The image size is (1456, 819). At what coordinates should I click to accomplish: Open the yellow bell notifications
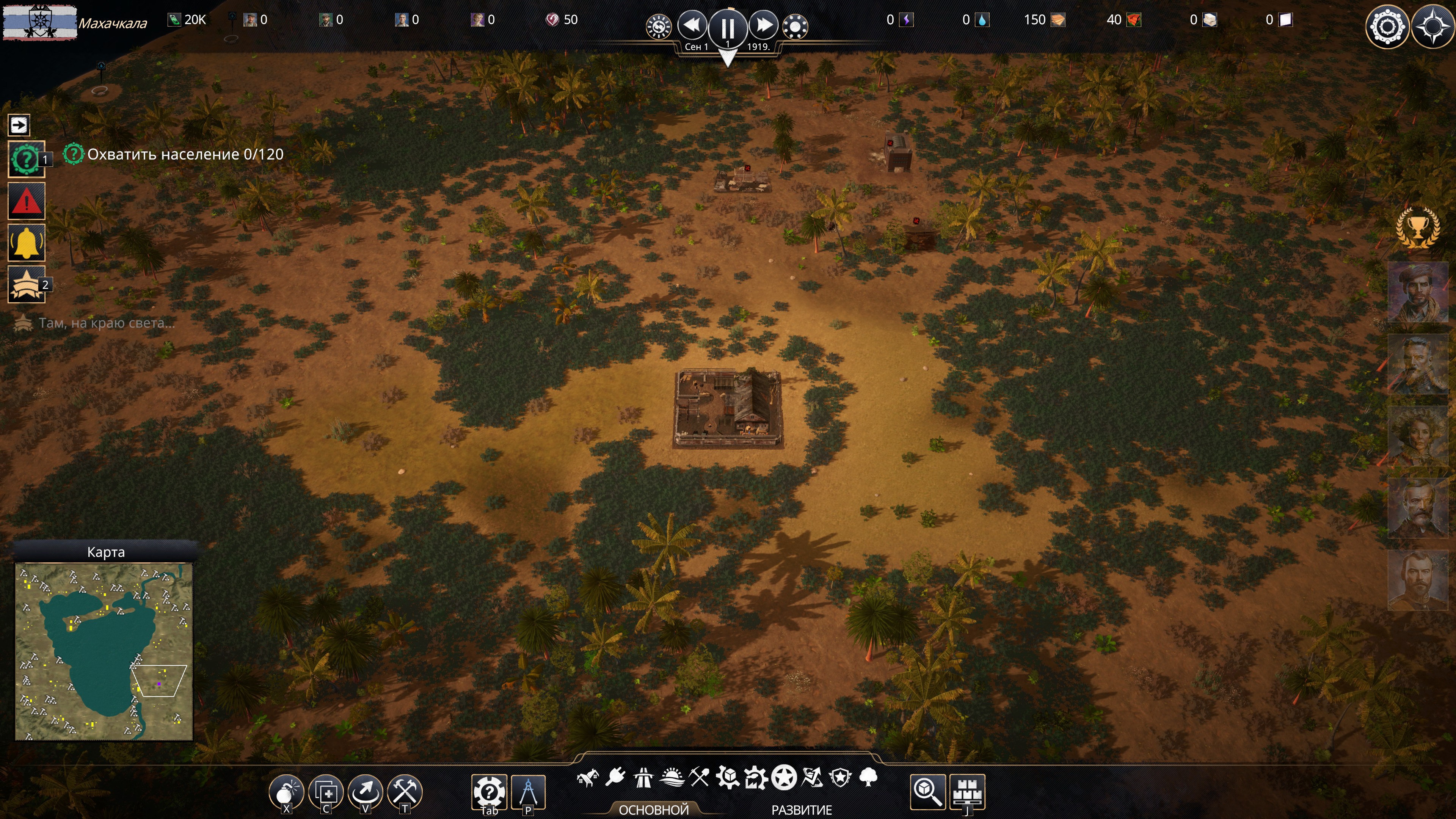[x=26, y=243]
